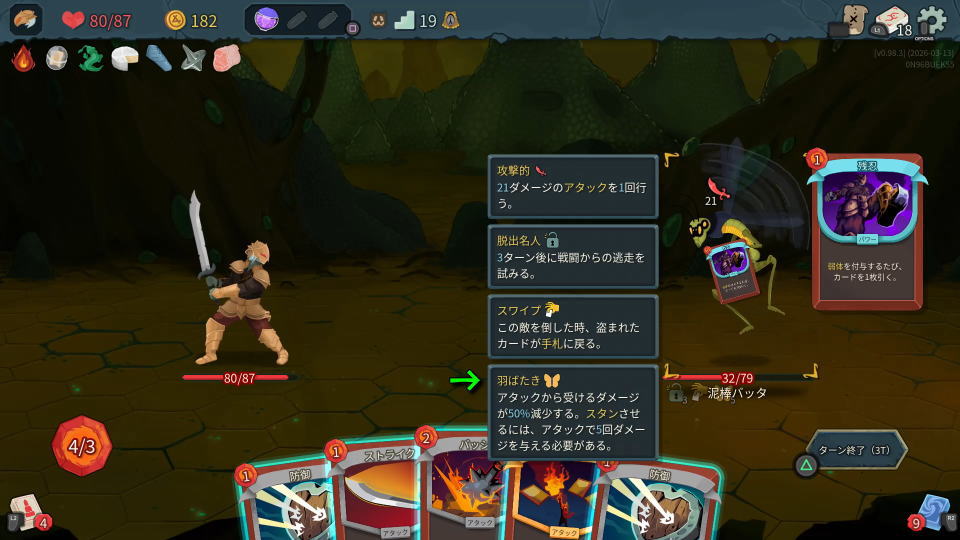This screenshot has width=960, height=540.
Task: Open the map scroll icon
Action: coord(853,19)
